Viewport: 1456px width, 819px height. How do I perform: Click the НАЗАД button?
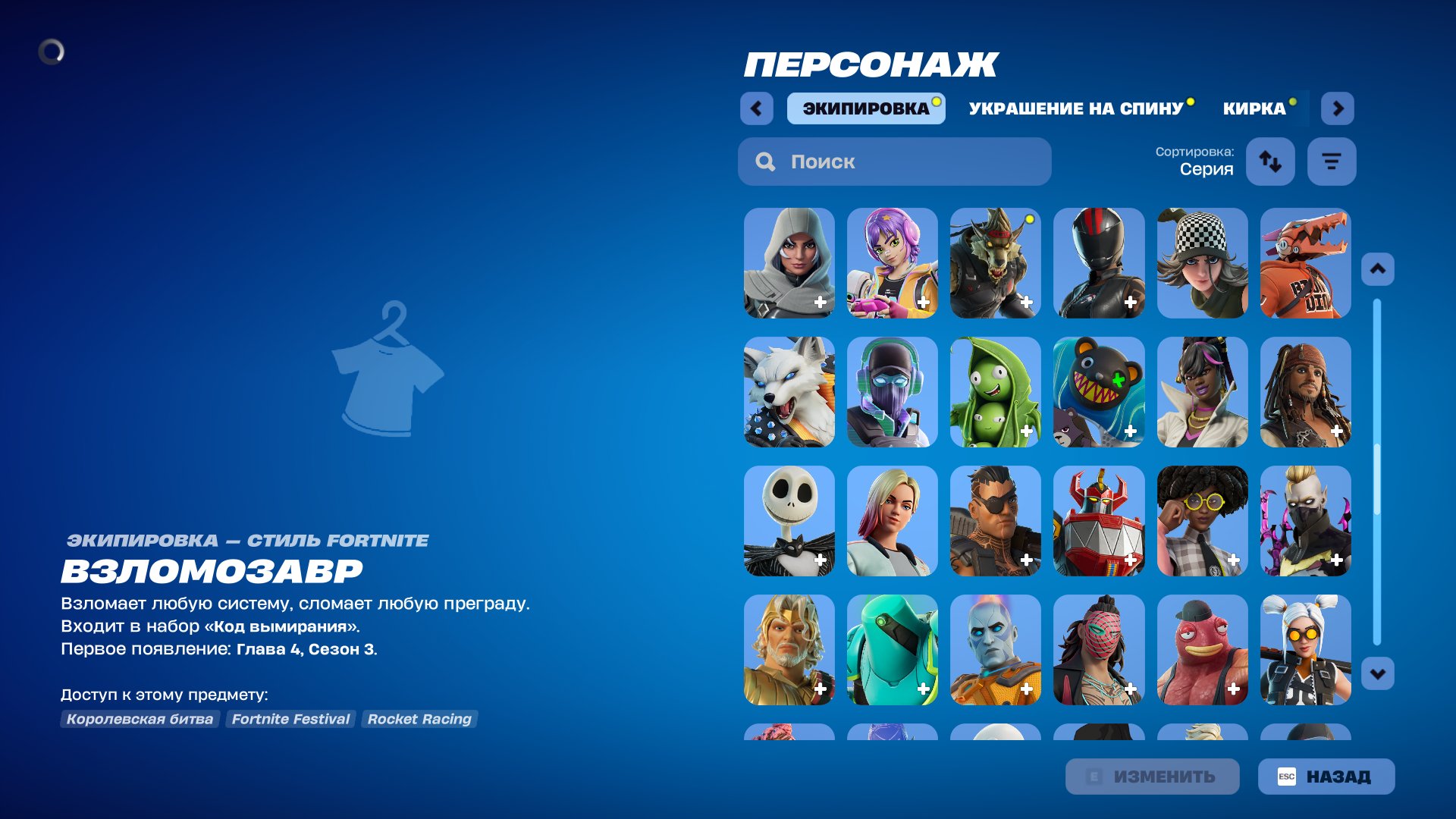[1326, 776]
